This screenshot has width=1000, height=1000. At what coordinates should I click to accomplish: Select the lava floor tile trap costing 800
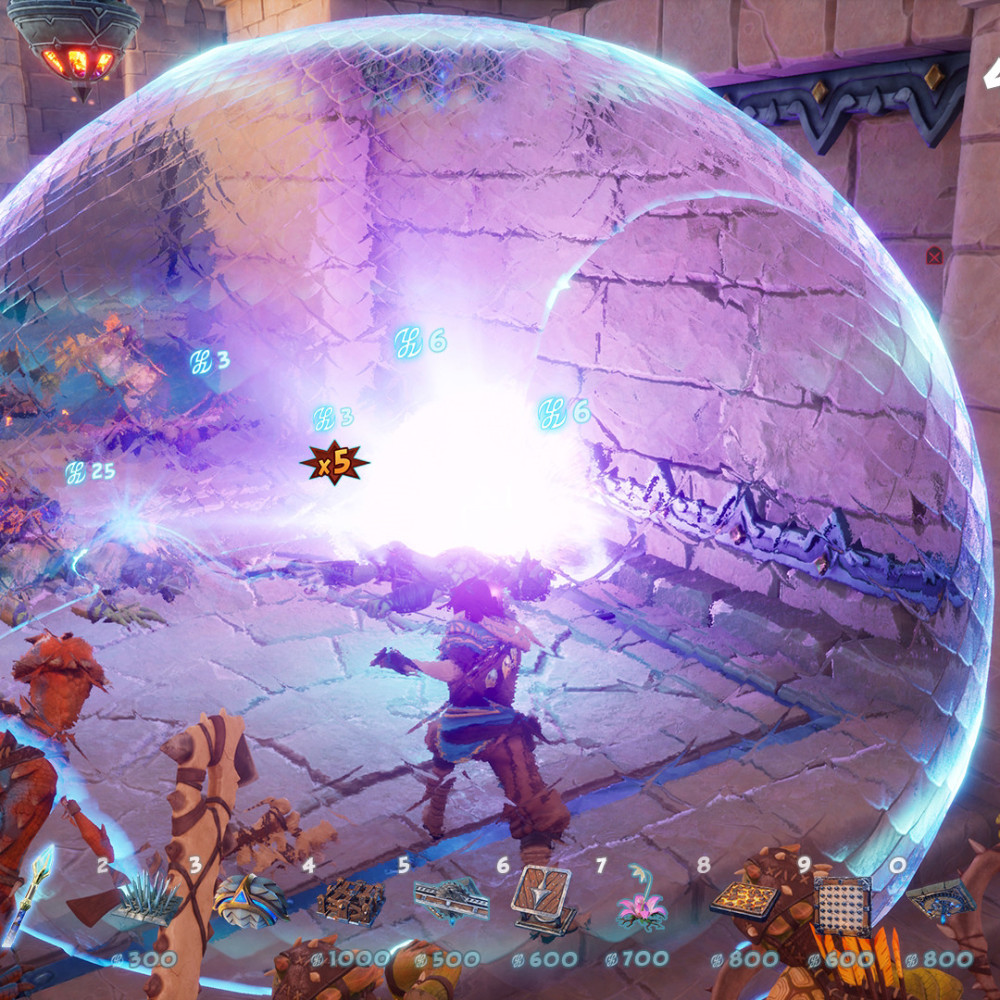[745, 900]
